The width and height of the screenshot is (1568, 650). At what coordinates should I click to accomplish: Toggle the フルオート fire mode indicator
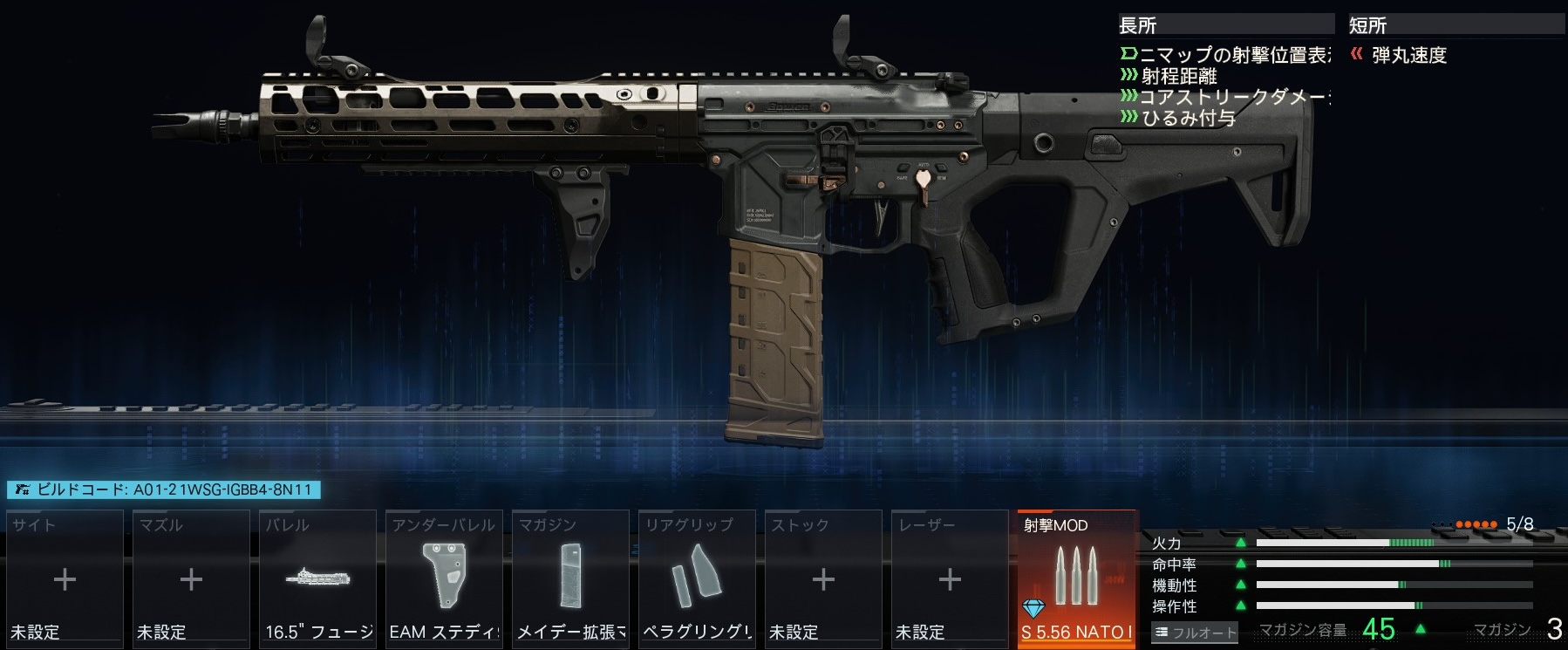tap(1196, 633)
